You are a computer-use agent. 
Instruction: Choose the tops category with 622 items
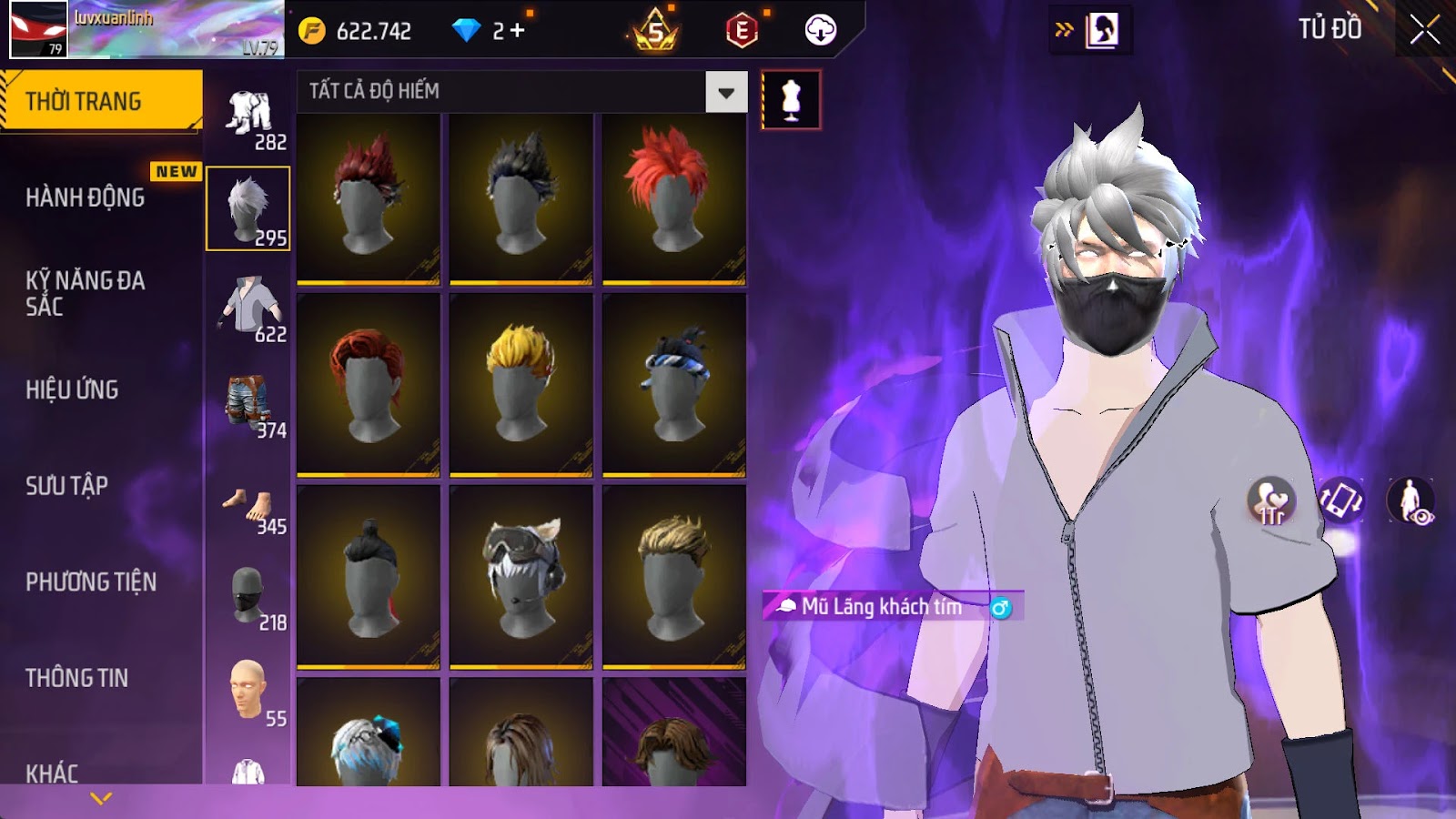coord(248,310)
